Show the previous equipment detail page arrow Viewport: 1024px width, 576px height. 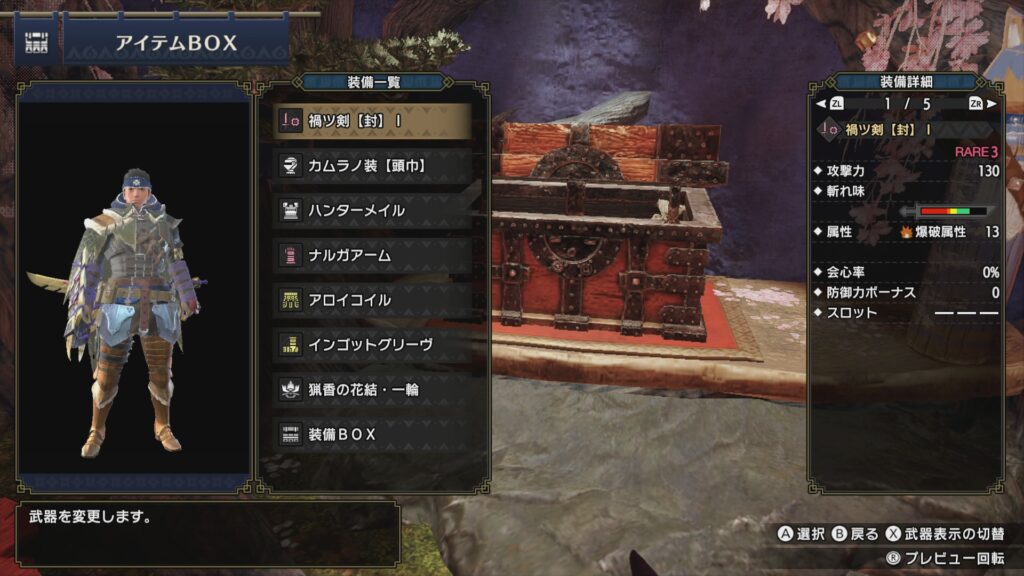point(822,103)
